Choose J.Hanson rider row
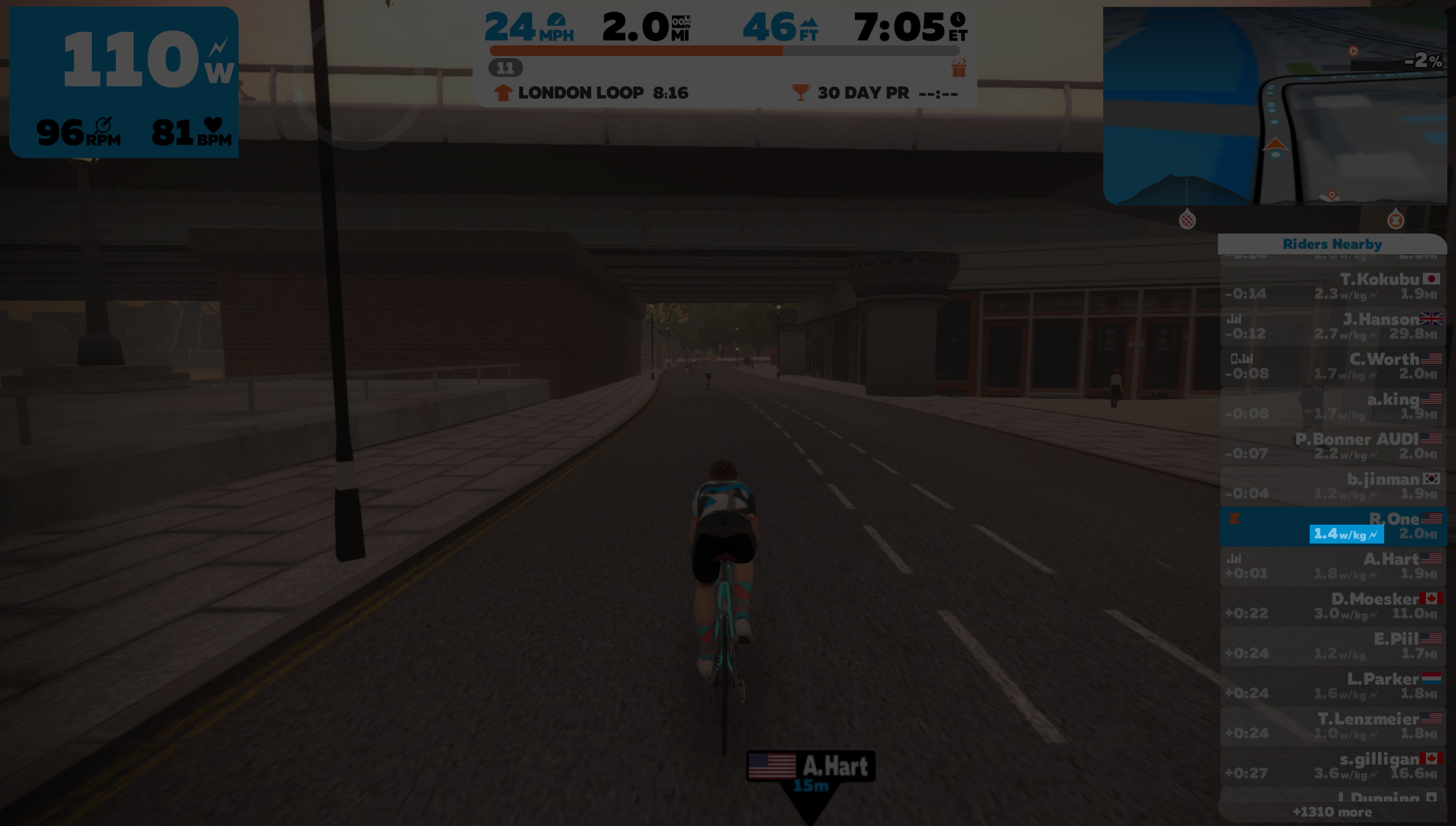1456x826 pixels. click(1332, 327)
